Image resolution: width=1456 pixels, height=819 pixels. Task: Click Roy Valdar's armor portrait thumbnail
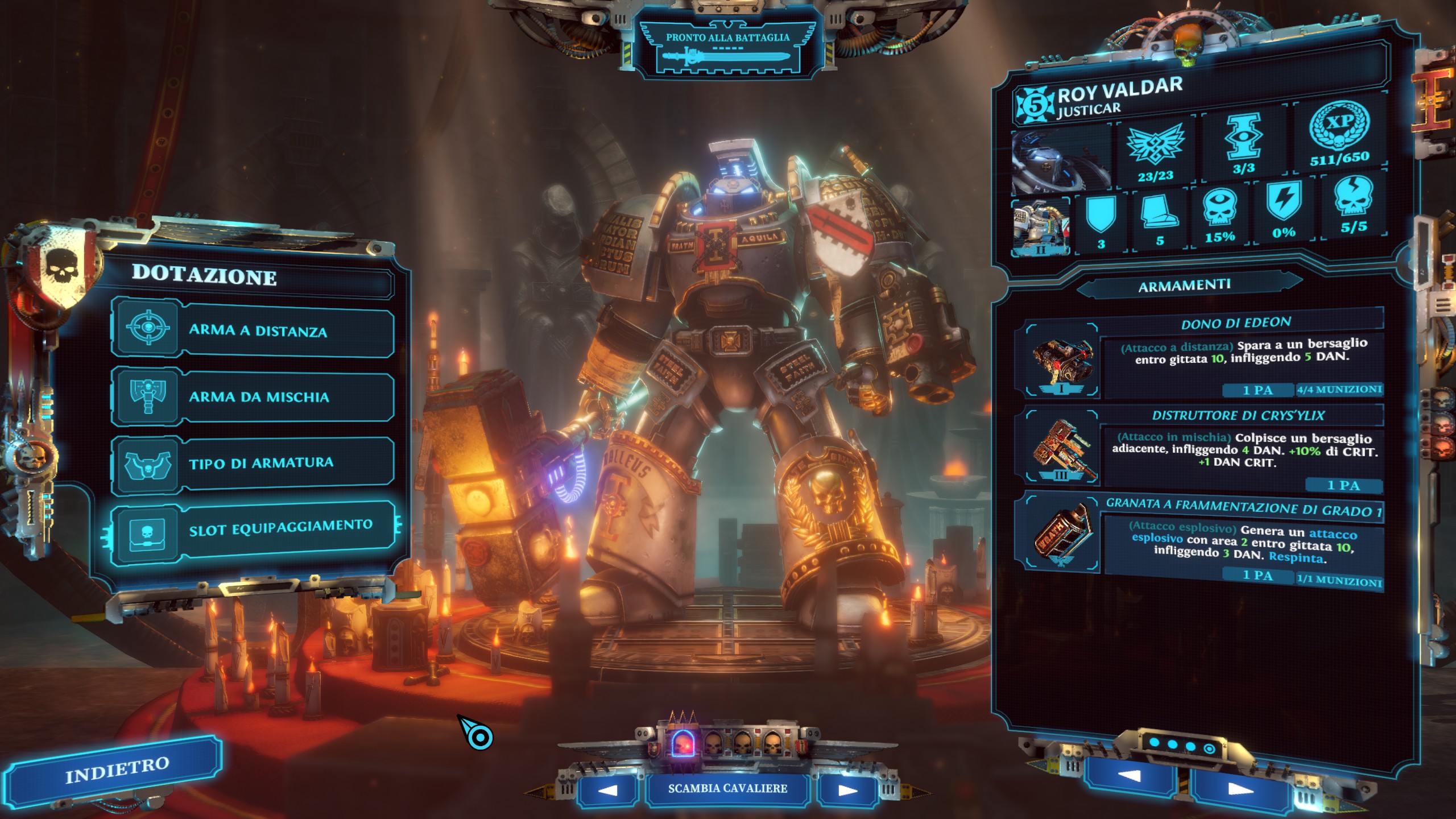[1041, 226]
